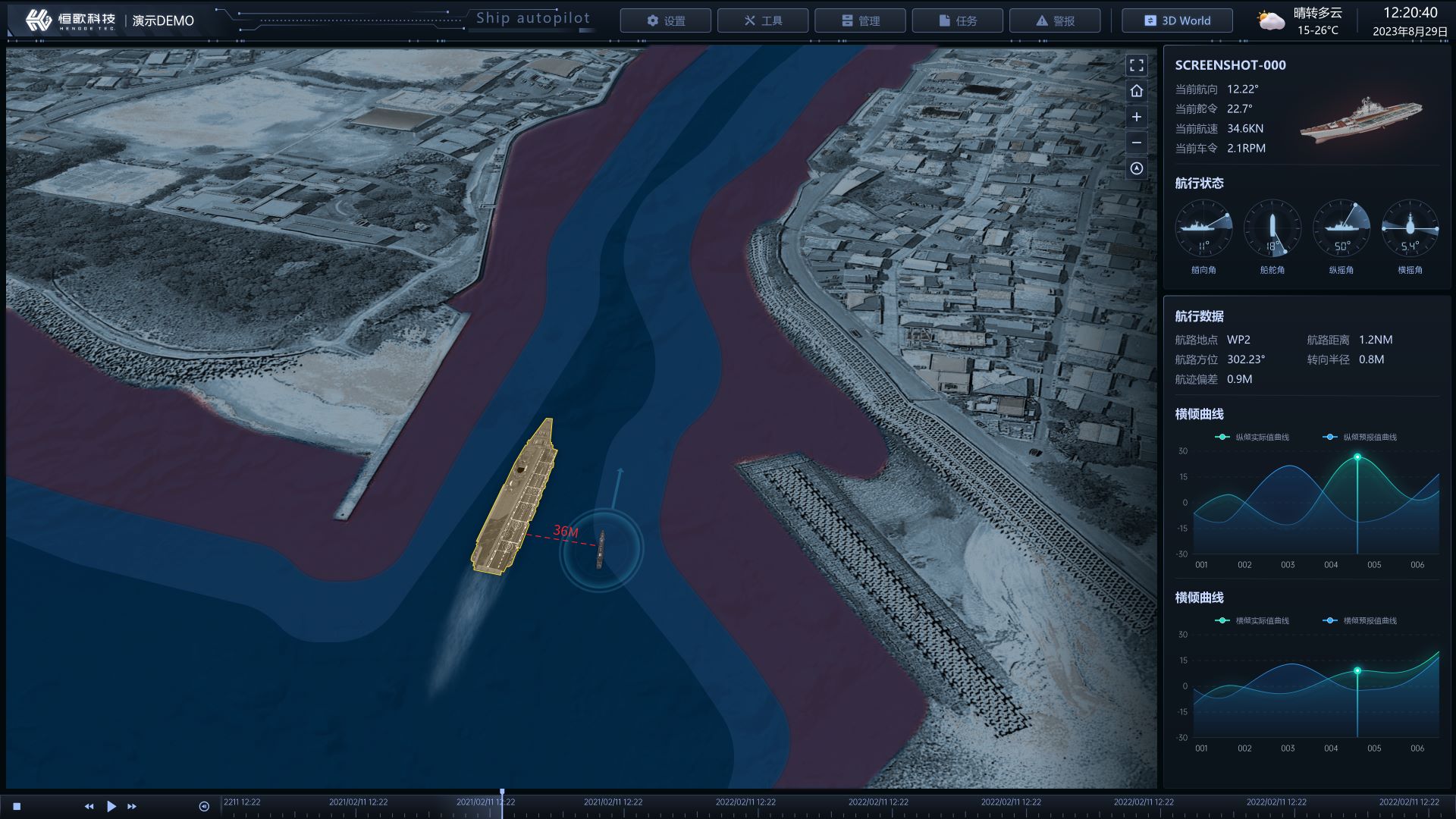Select the timeline playhead marker

click(502, 794)
